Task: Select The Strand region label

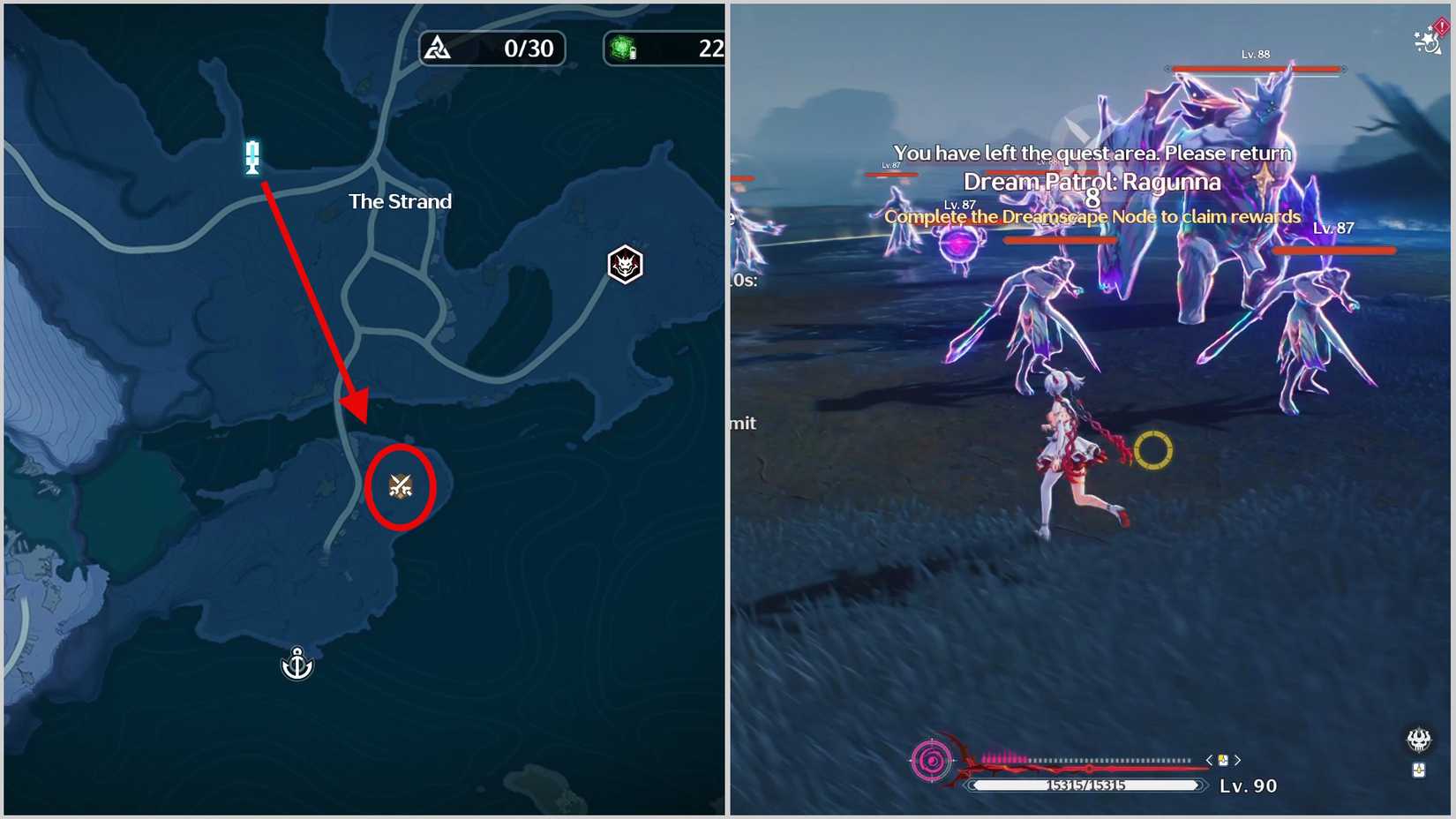Action: click(401, 201)
